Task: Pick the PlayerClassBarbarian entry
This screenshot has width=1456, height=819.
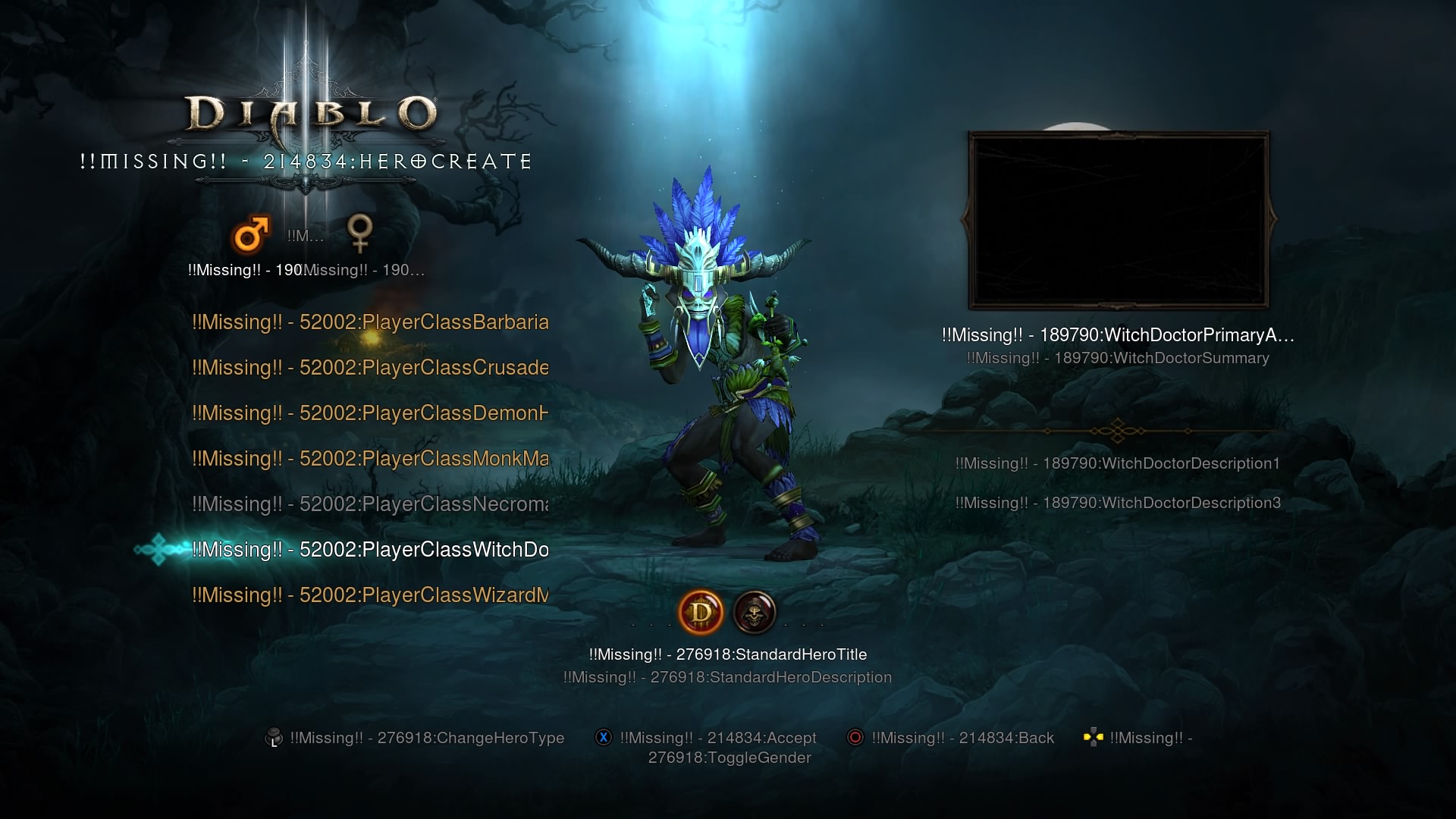Action: point(370,322)
